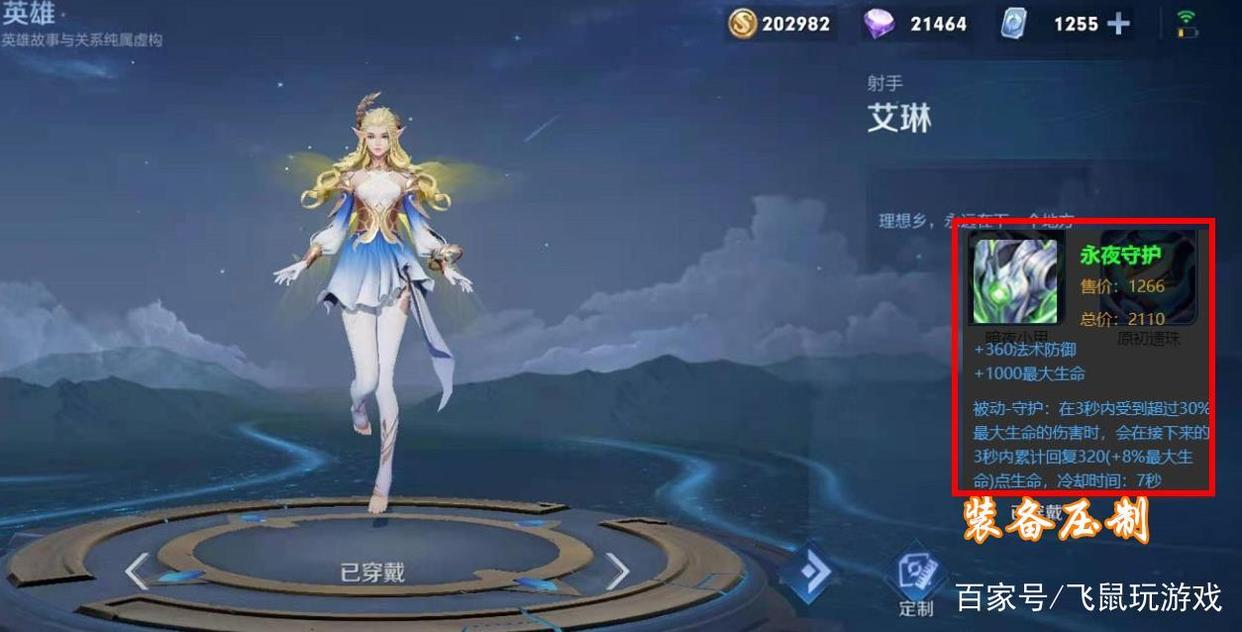Screen dimensions: 1242x632
Task: Select the 永夜守护 equipment icon
Action: tap(1015, 281)
